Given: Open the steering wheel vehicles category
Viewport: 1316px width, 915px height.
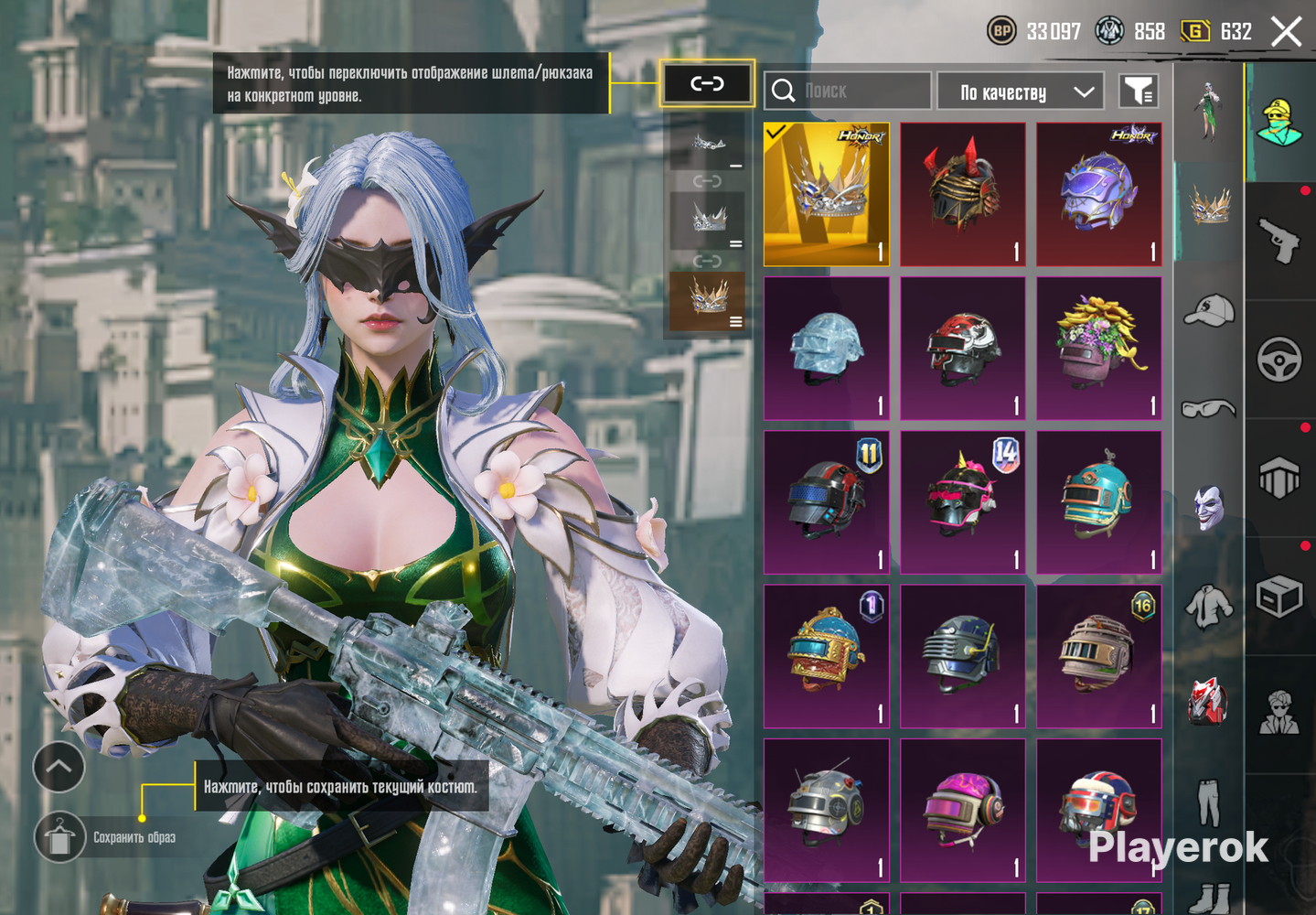Looking at the screenshot, I should [x=1279, y=360].
